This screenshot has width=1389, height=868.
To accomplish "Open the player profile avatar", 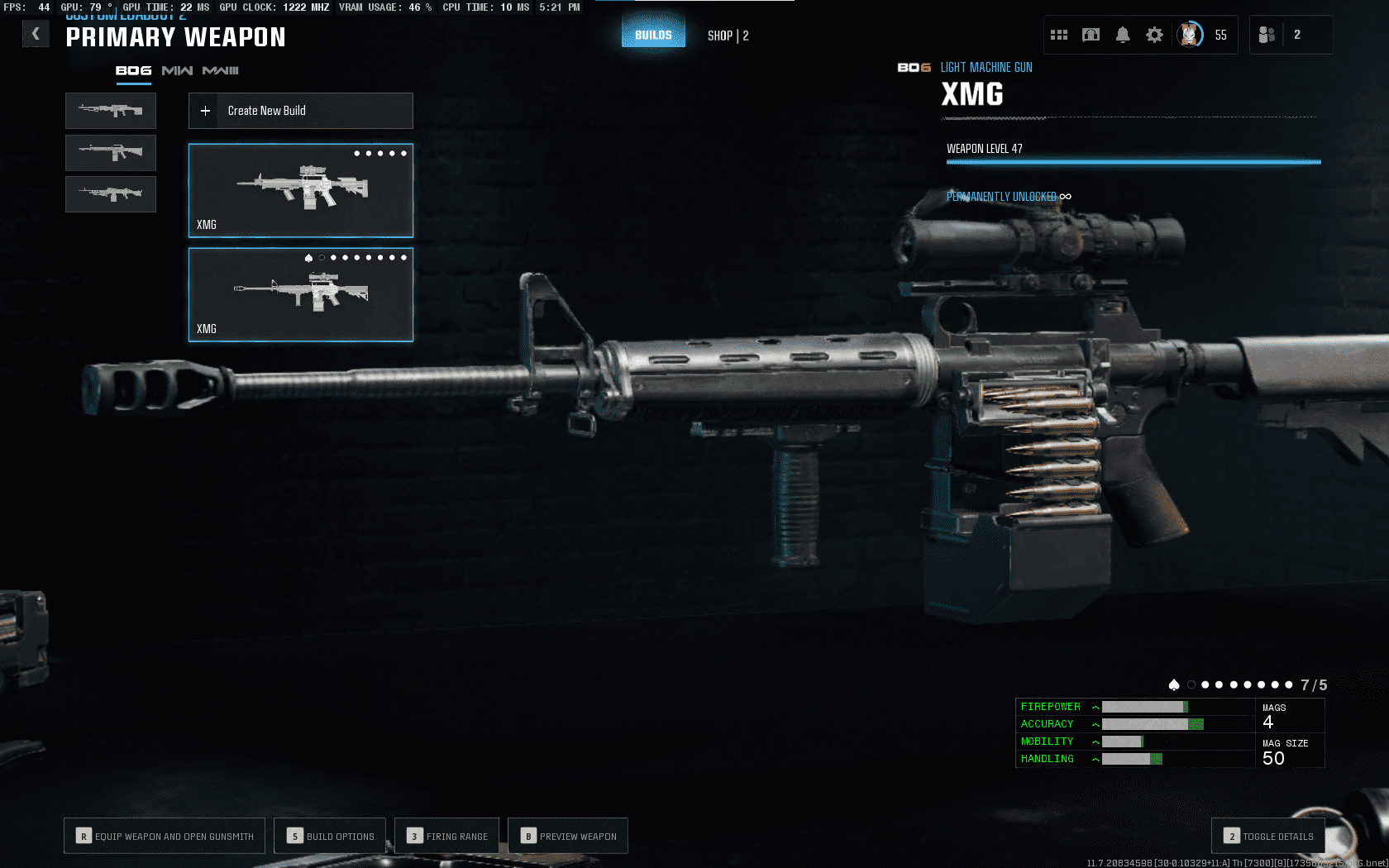I will (1190, 35).
